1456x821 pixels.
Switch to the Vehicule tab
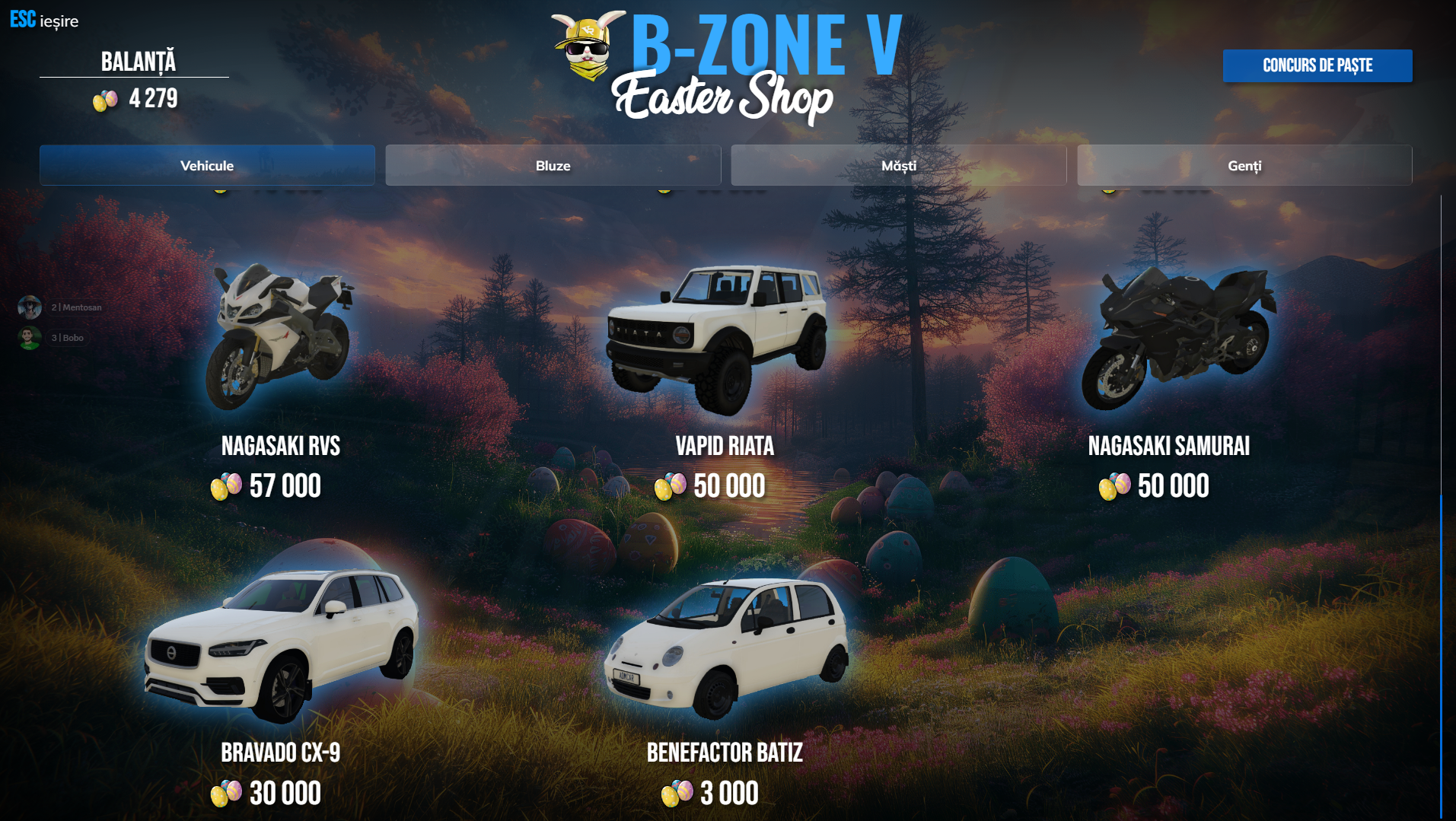coord(207,165)
